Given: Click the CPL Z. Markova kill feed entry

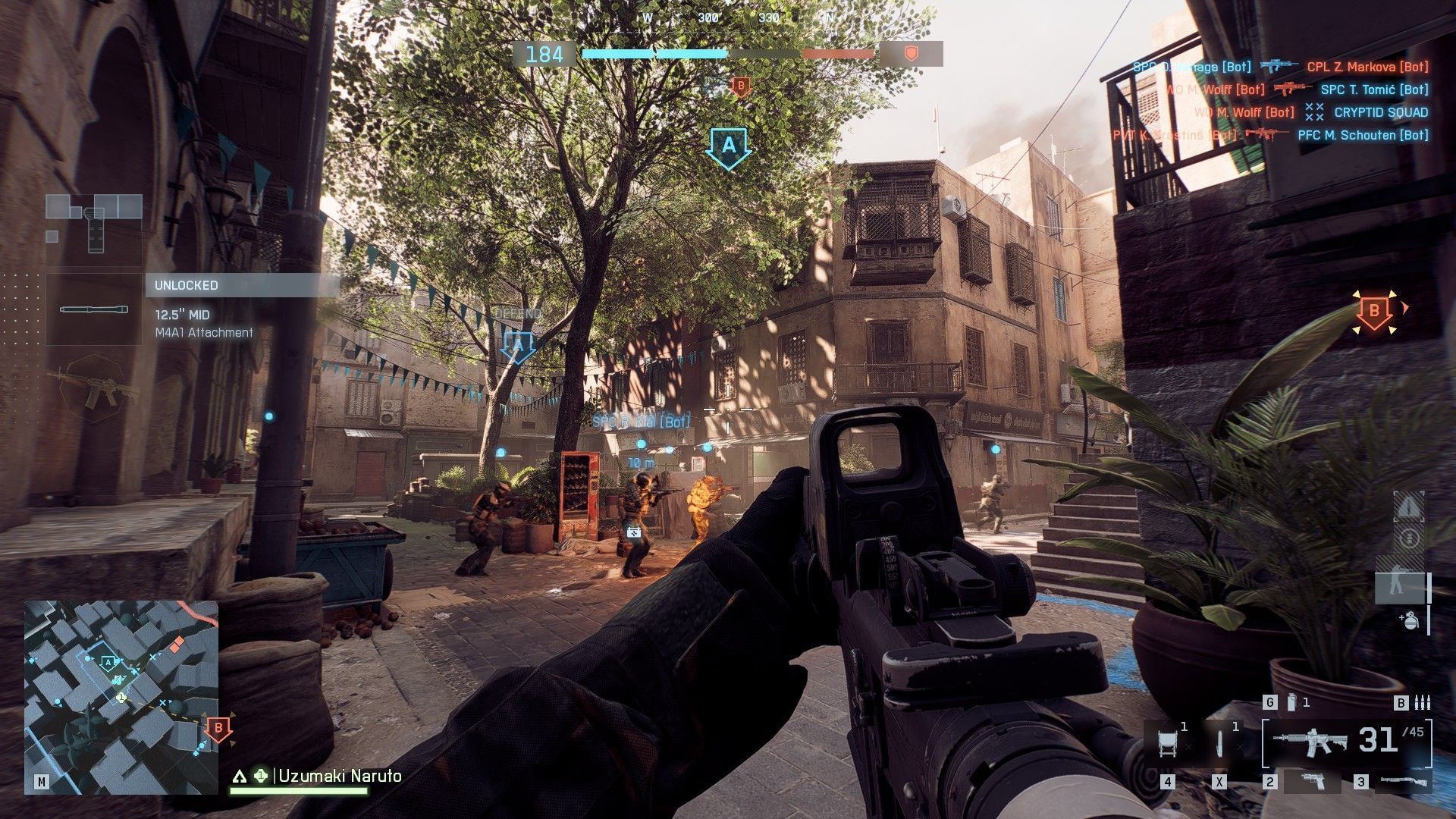Looking at the screenshot, I should [x=1367, y=67].
